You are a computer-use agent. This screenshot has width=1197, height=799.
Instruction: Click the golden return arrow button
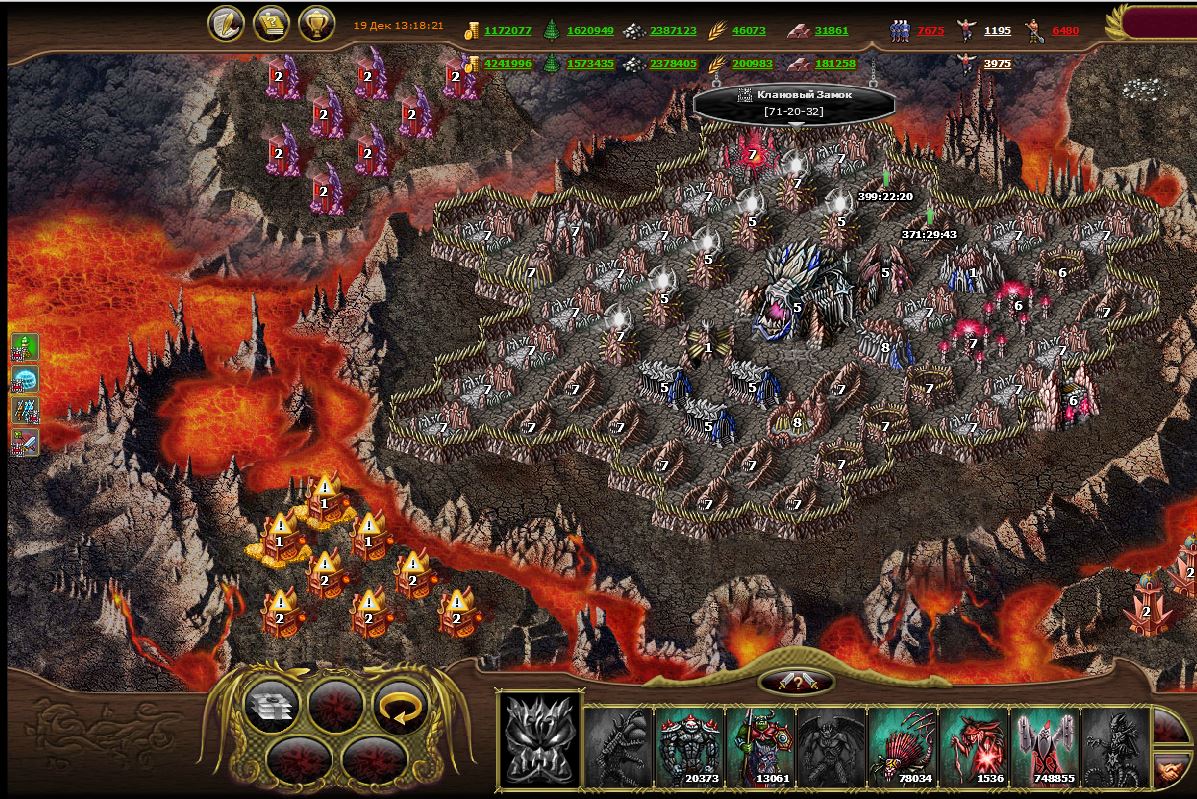[401, 708]
